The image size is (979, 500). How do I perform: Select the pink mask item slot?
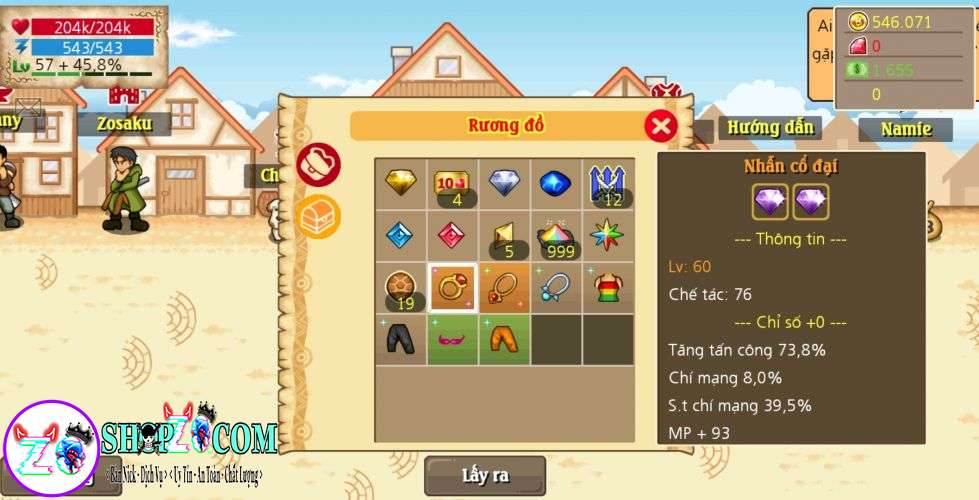click(x=453, y=340)
